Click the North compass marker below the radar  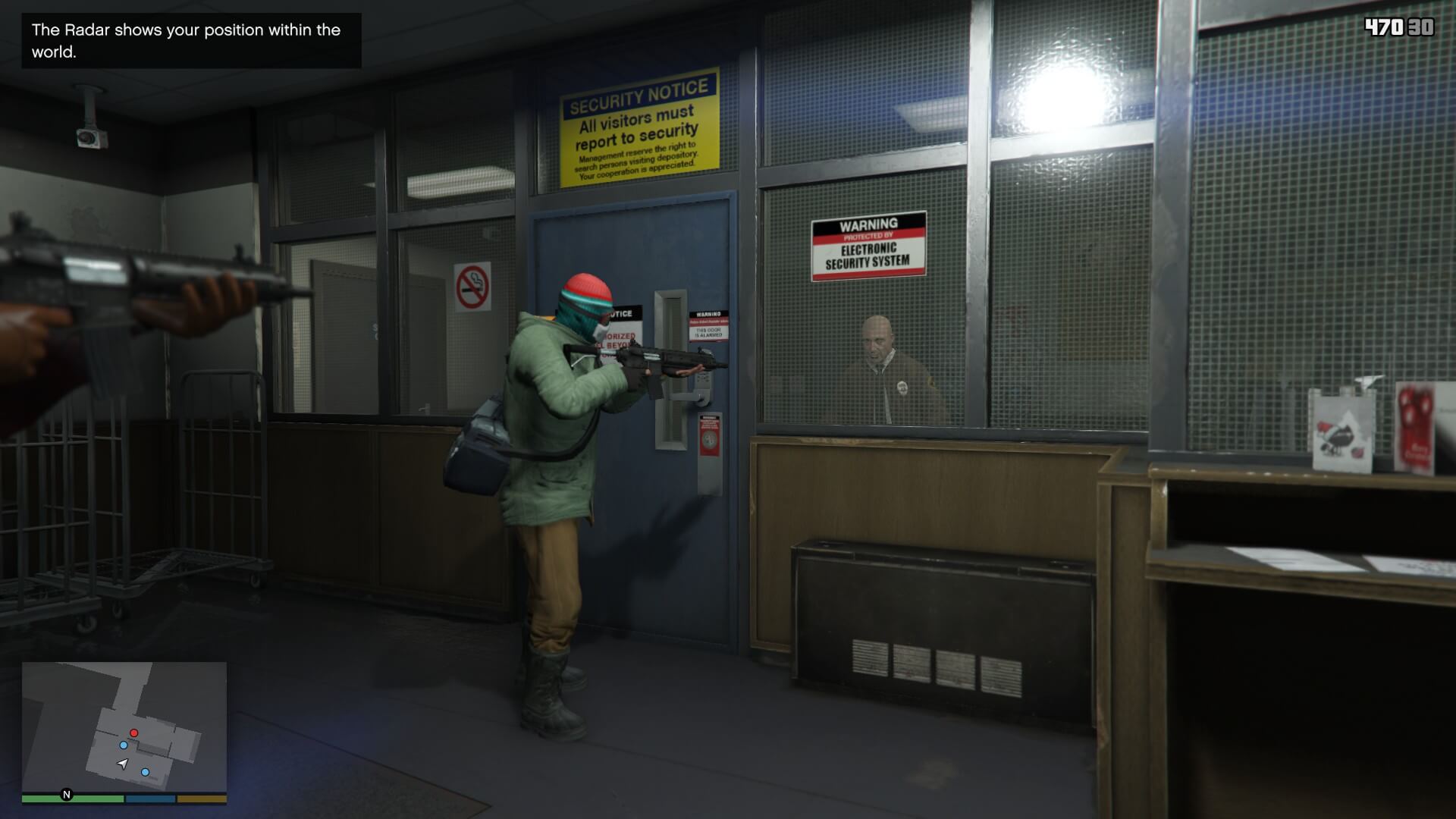(x=66, y=795)
